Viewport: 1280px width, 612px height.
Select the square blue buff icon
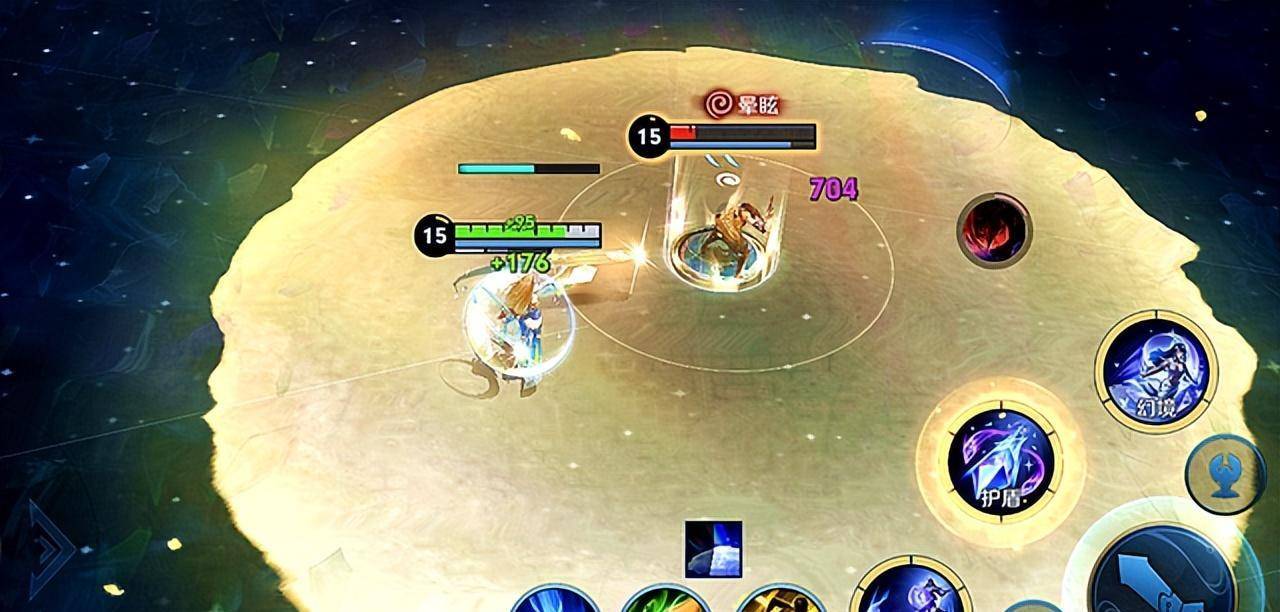713,549
